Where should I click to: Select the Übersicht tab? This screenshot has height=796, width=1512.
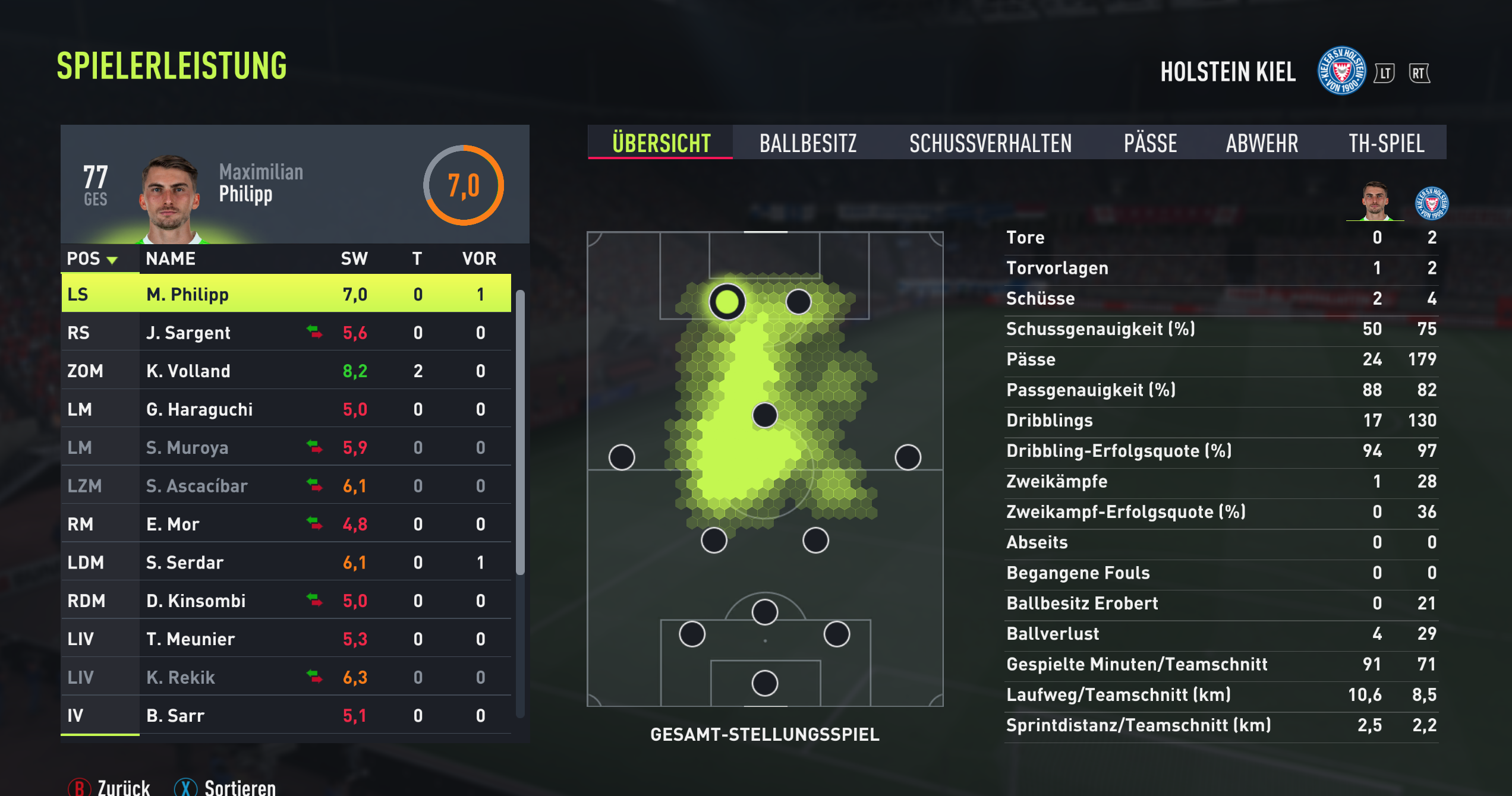tap(661, 143)
